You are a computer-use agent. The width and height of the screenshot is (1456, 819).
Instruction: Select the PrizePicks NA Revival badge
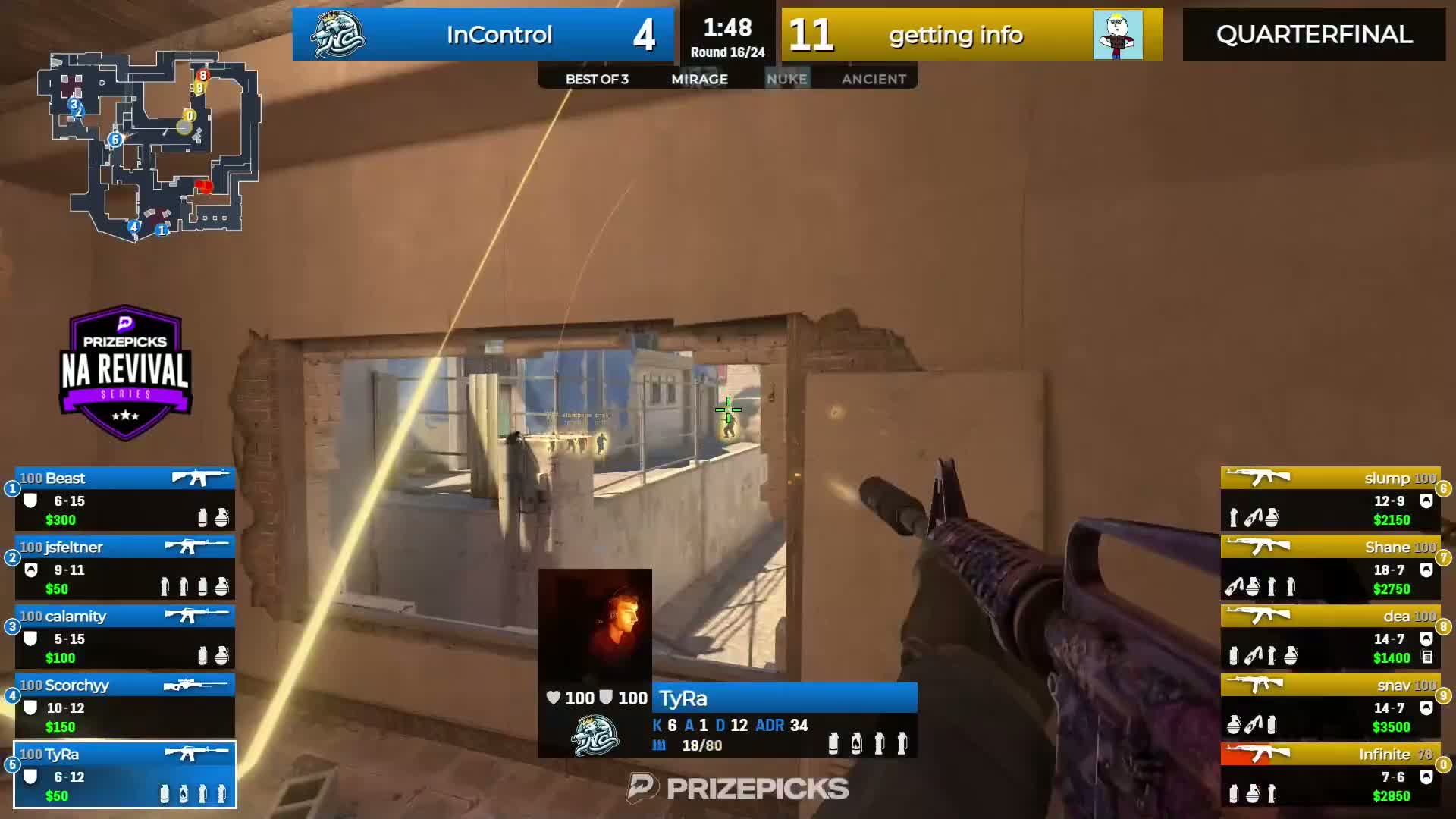pos(125,372)
